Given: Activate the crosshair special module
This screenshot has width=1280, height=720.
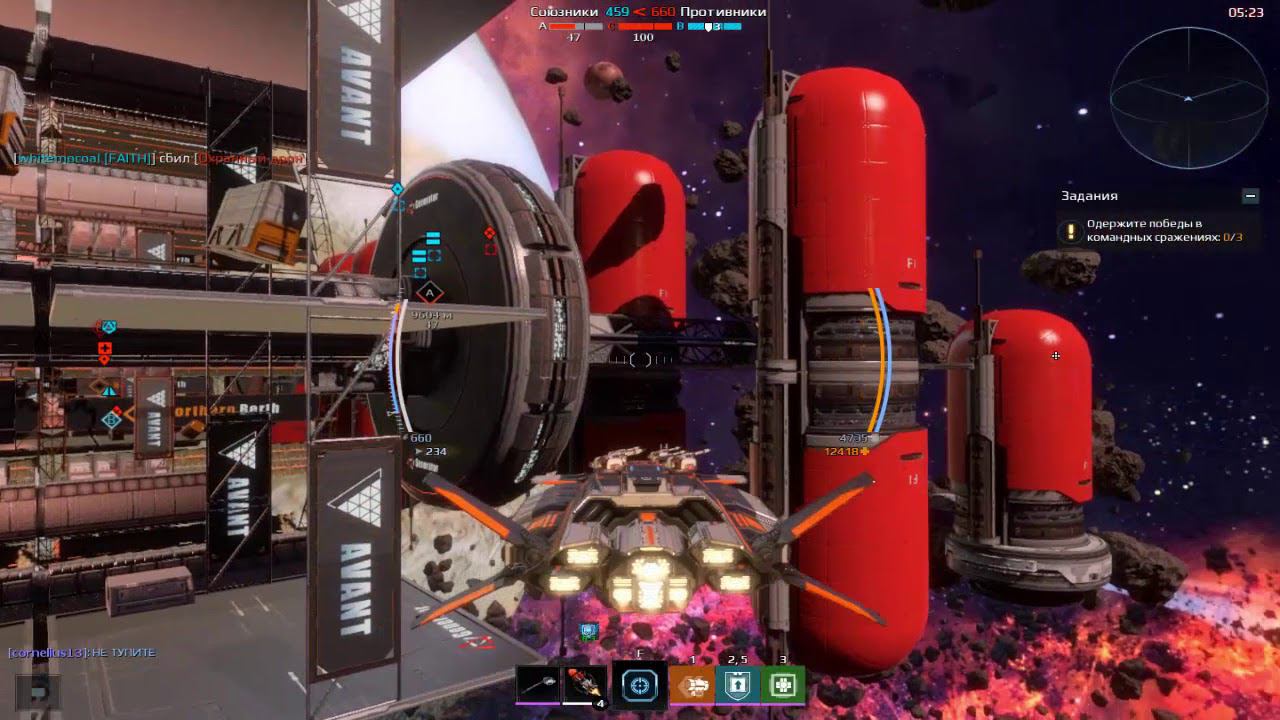Looking at the screenshot, I should (x=639, y=685).
